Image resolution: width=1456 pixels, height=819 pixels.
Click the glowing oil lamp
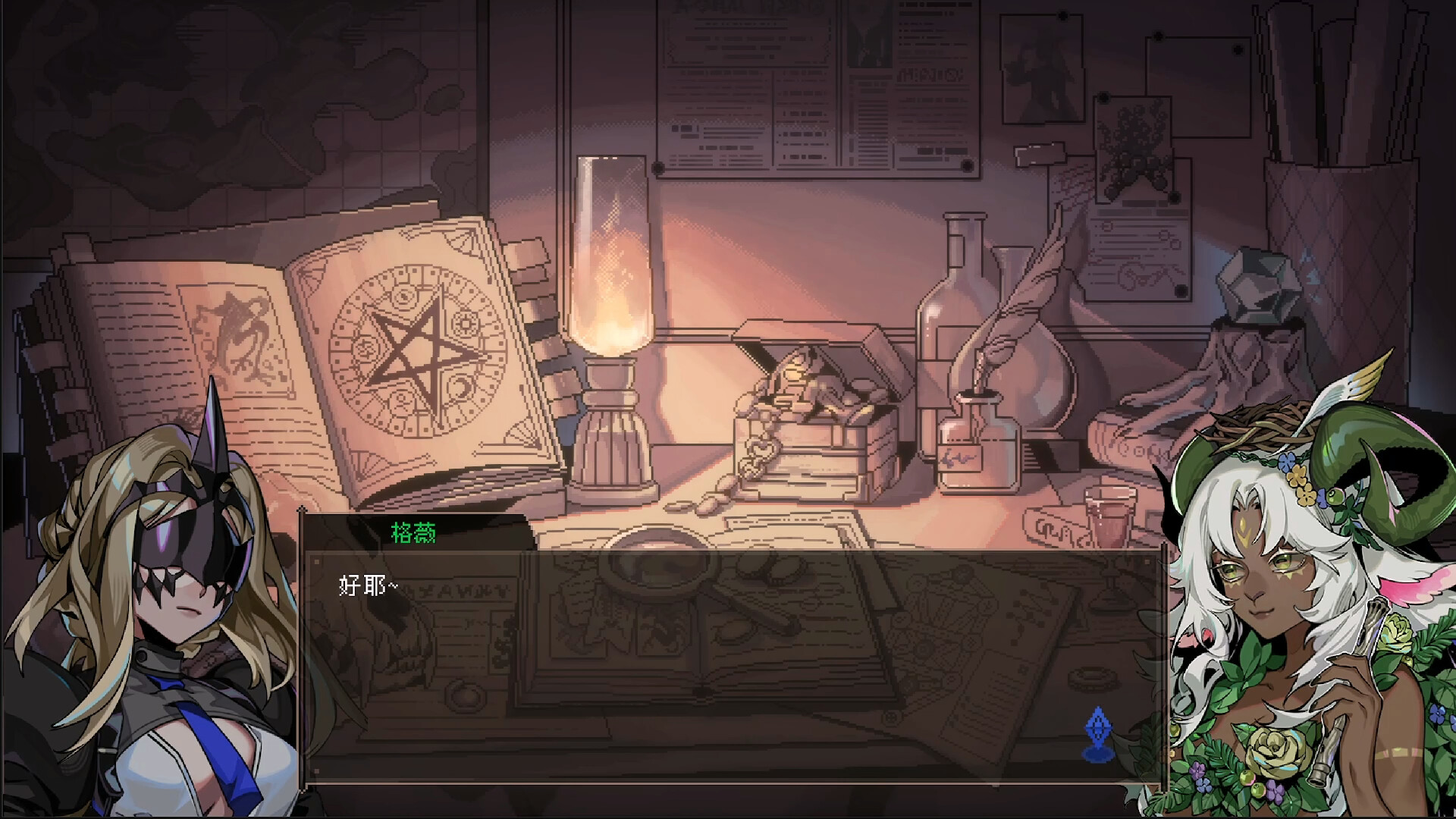coord(610,303)
